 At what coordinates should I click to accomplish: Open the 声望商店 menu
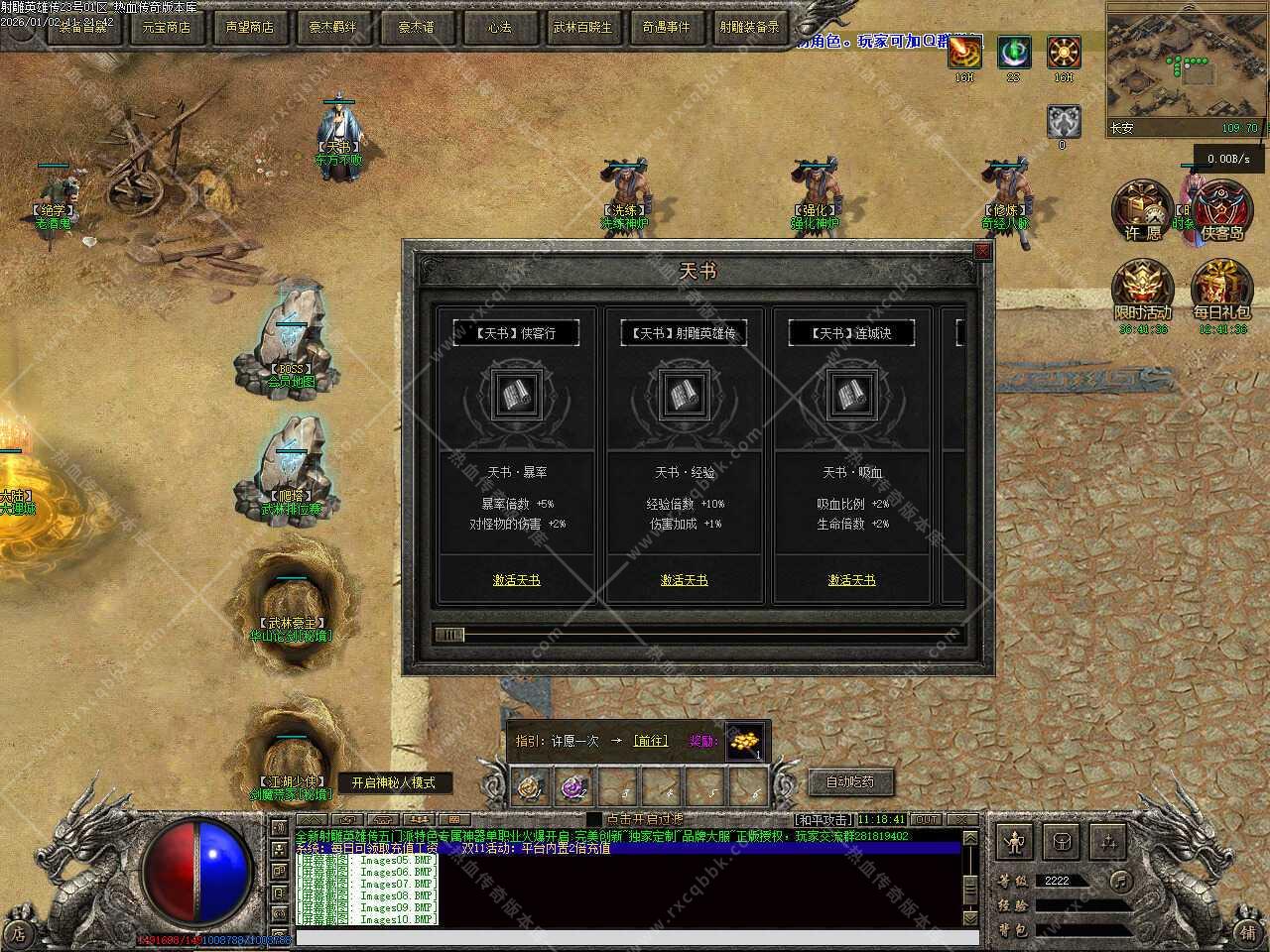click(249, 27)
